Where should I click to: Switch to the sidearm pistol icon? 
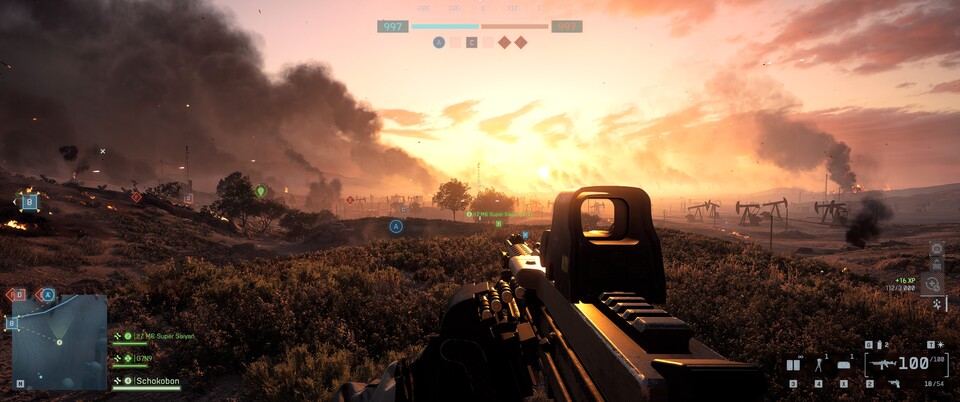point(893,383)
